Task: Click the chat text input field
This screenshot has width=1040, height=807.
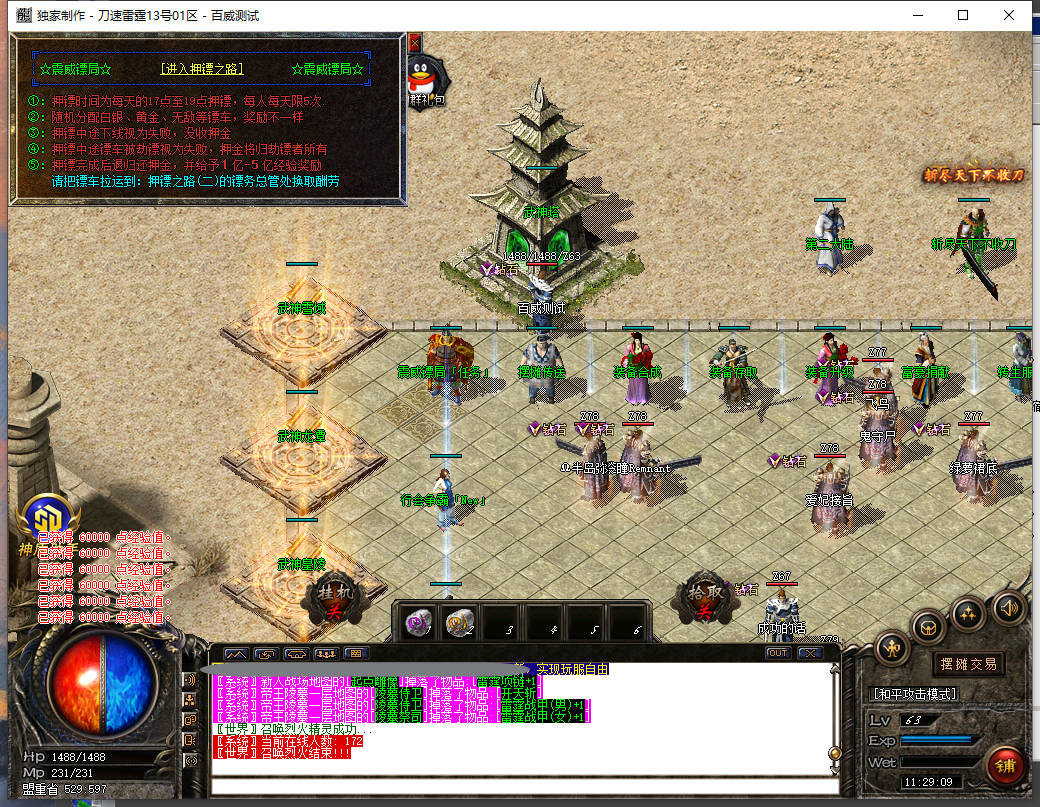Action: click(520, 786)
